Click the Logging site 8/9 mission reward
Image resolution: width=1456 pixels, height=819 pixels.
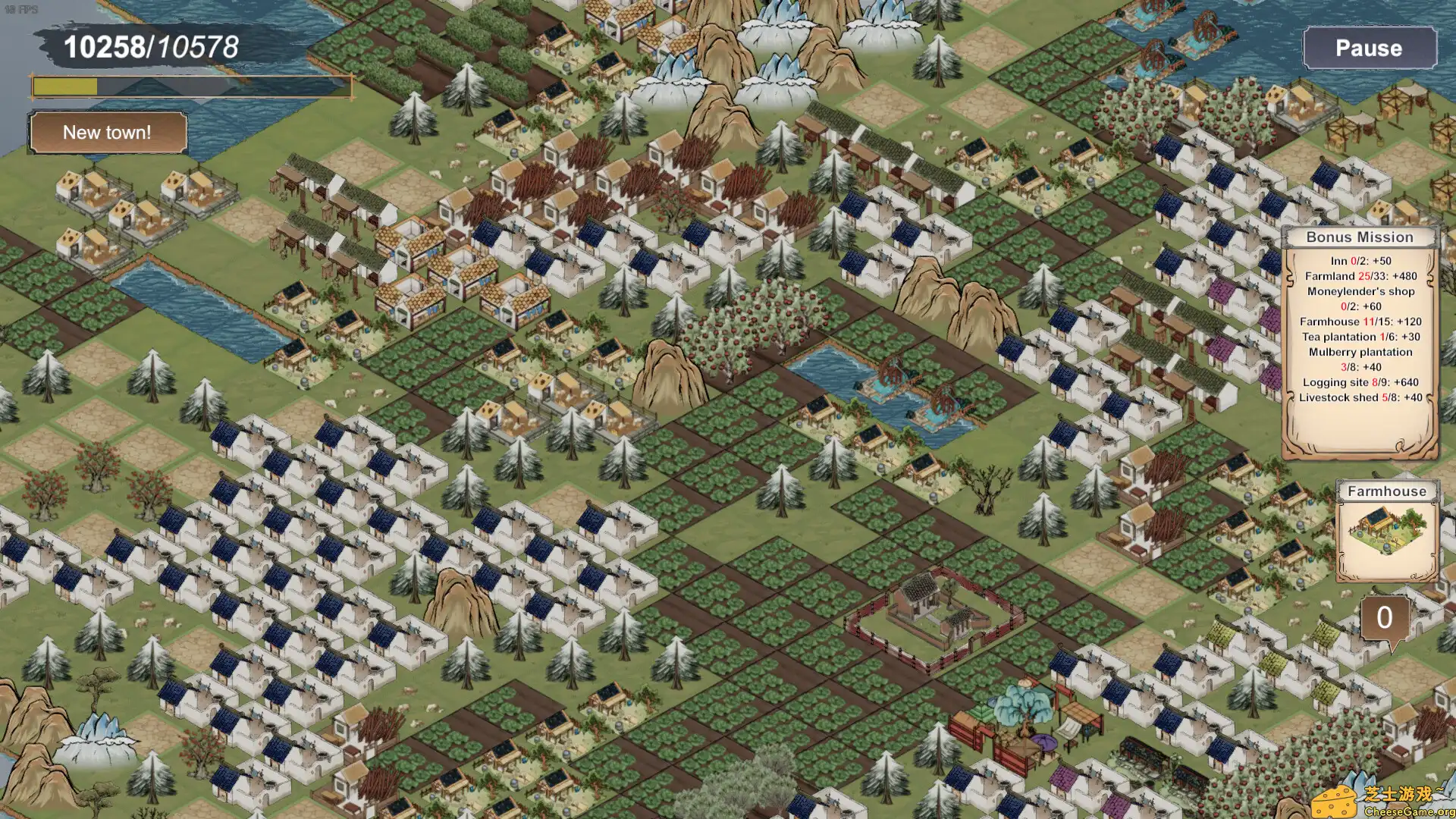click(x=1363, y=382)
